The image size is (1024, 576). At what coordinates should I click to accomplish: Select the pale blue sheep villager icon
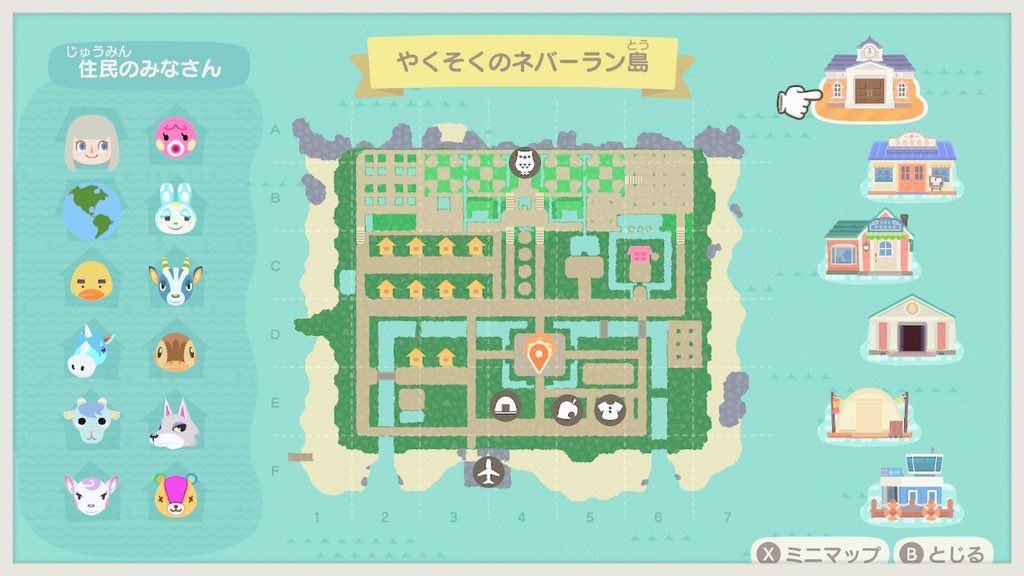pos(92,423)
